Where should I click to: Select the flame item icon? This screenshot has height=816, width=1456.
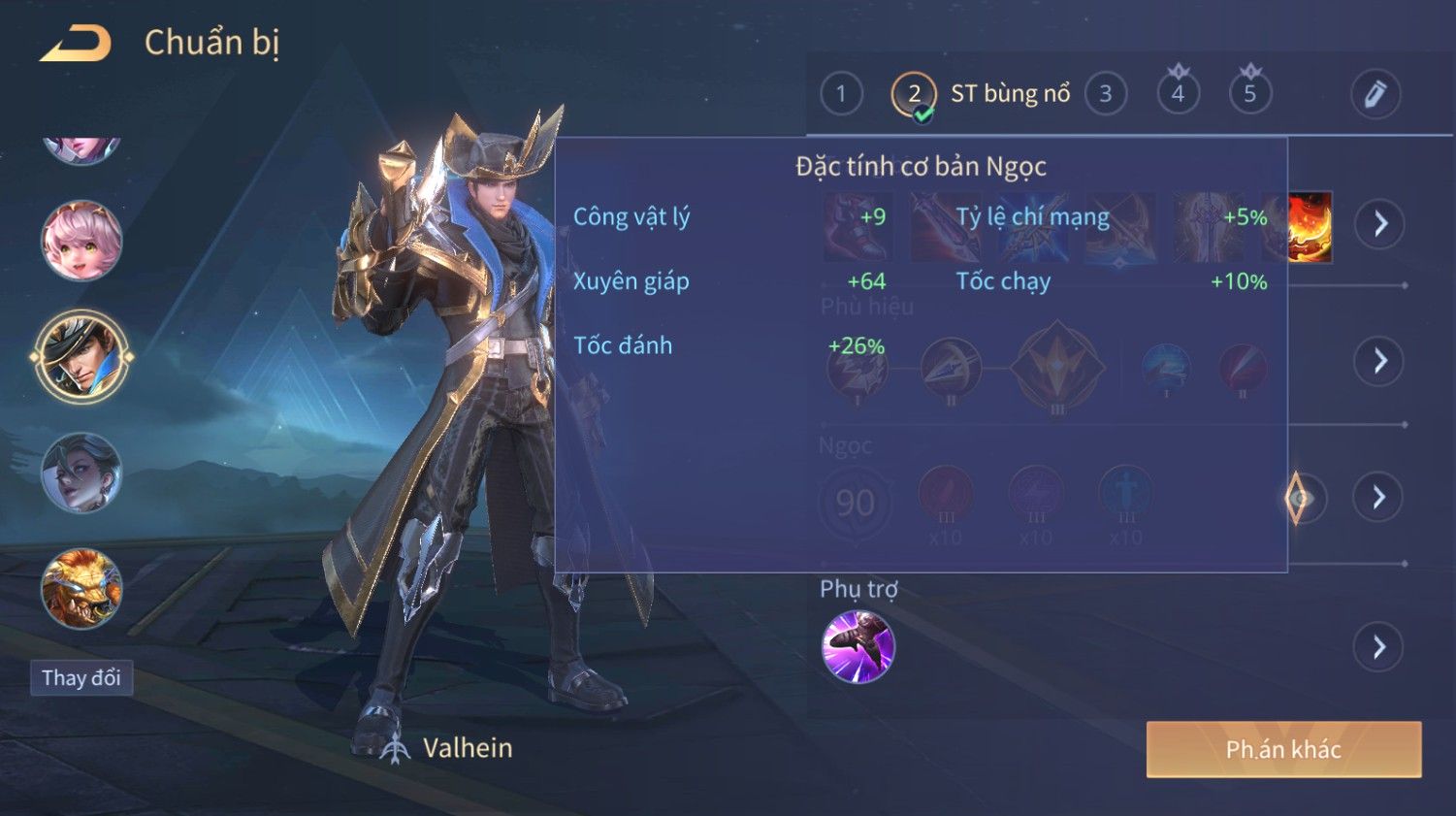pos(1310,227)
